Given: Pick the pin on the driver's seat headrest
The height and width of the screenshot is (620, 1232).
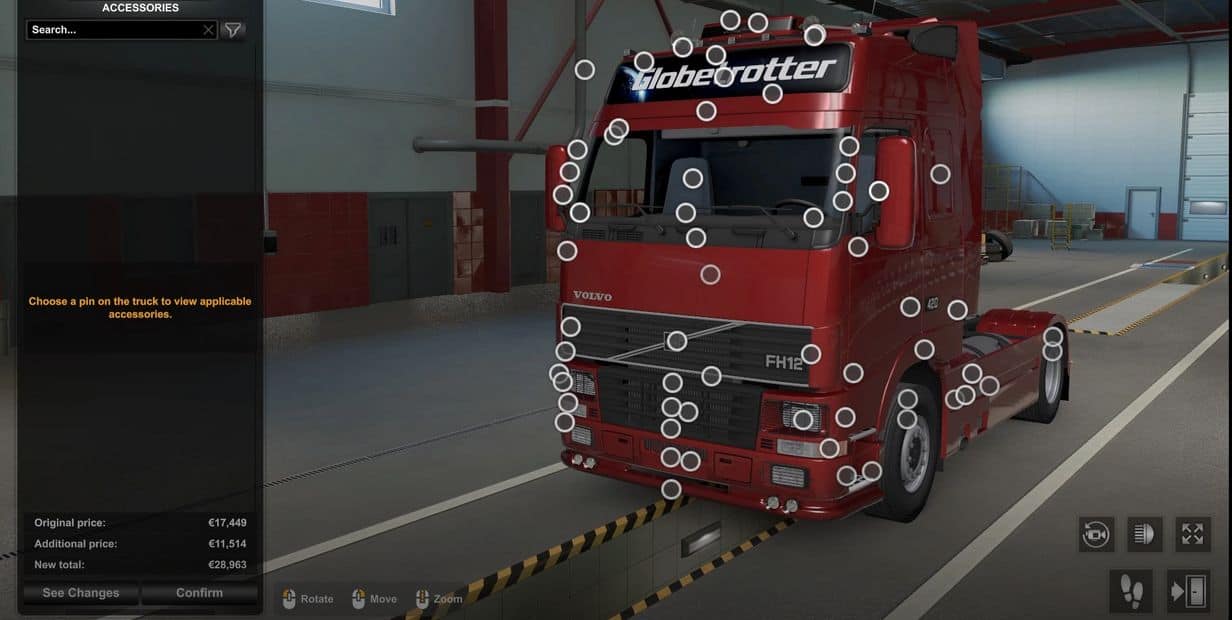Looking at the screenshot, I should [692, 178].
